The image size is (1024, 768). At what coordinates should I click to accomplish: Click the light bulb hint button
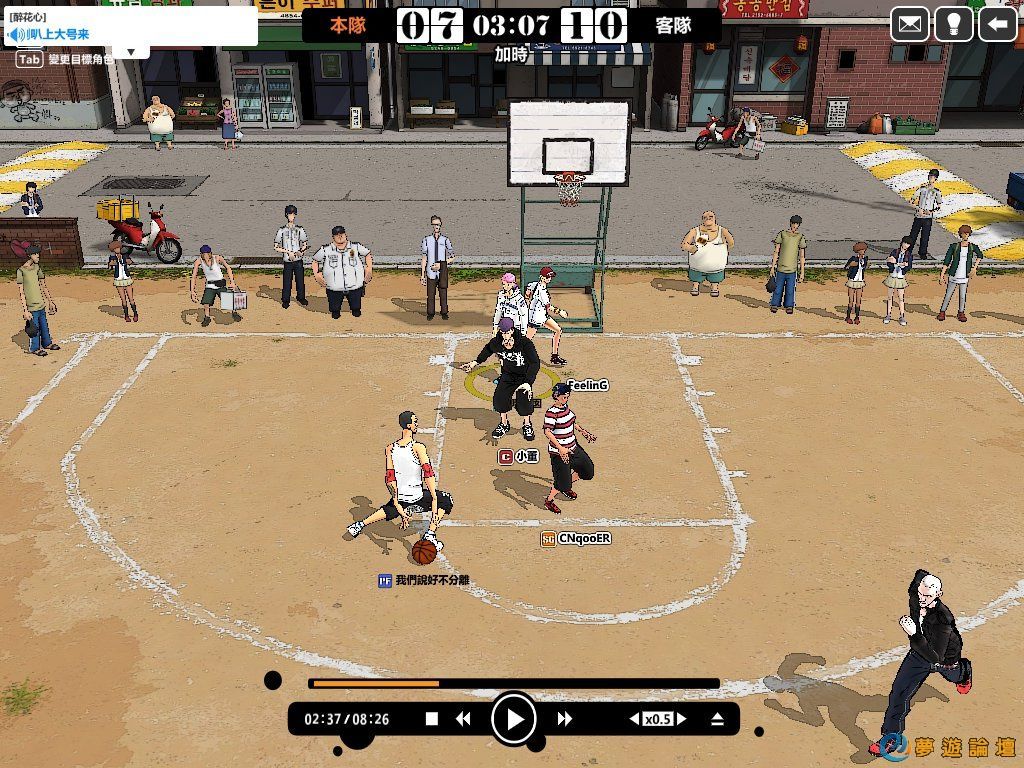click(954, 24)
